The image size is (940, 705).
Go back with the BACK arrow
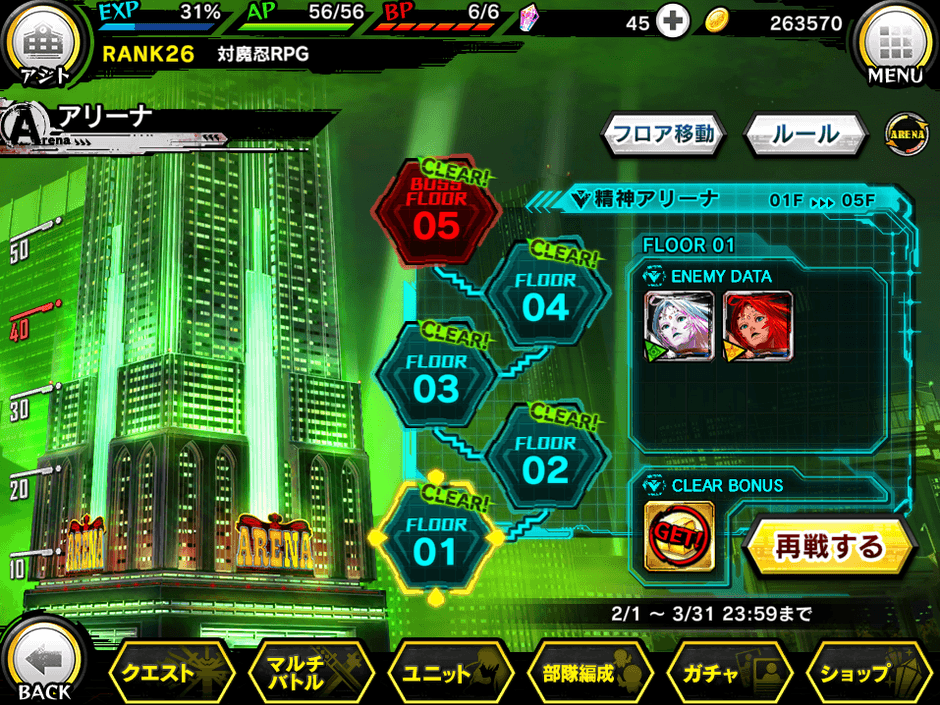tap(45, 667)
